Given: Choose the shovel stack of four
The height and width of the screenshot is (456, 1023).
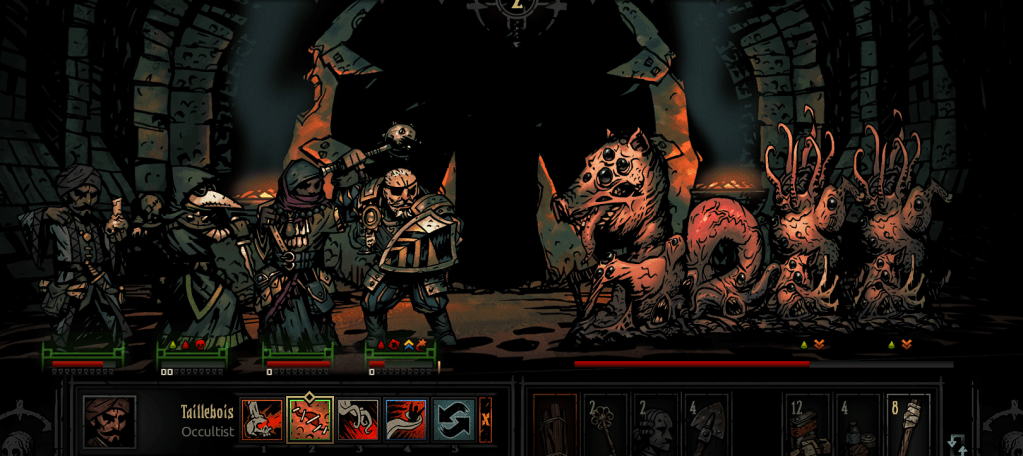Looking at the screenshot, I should 706,424.
